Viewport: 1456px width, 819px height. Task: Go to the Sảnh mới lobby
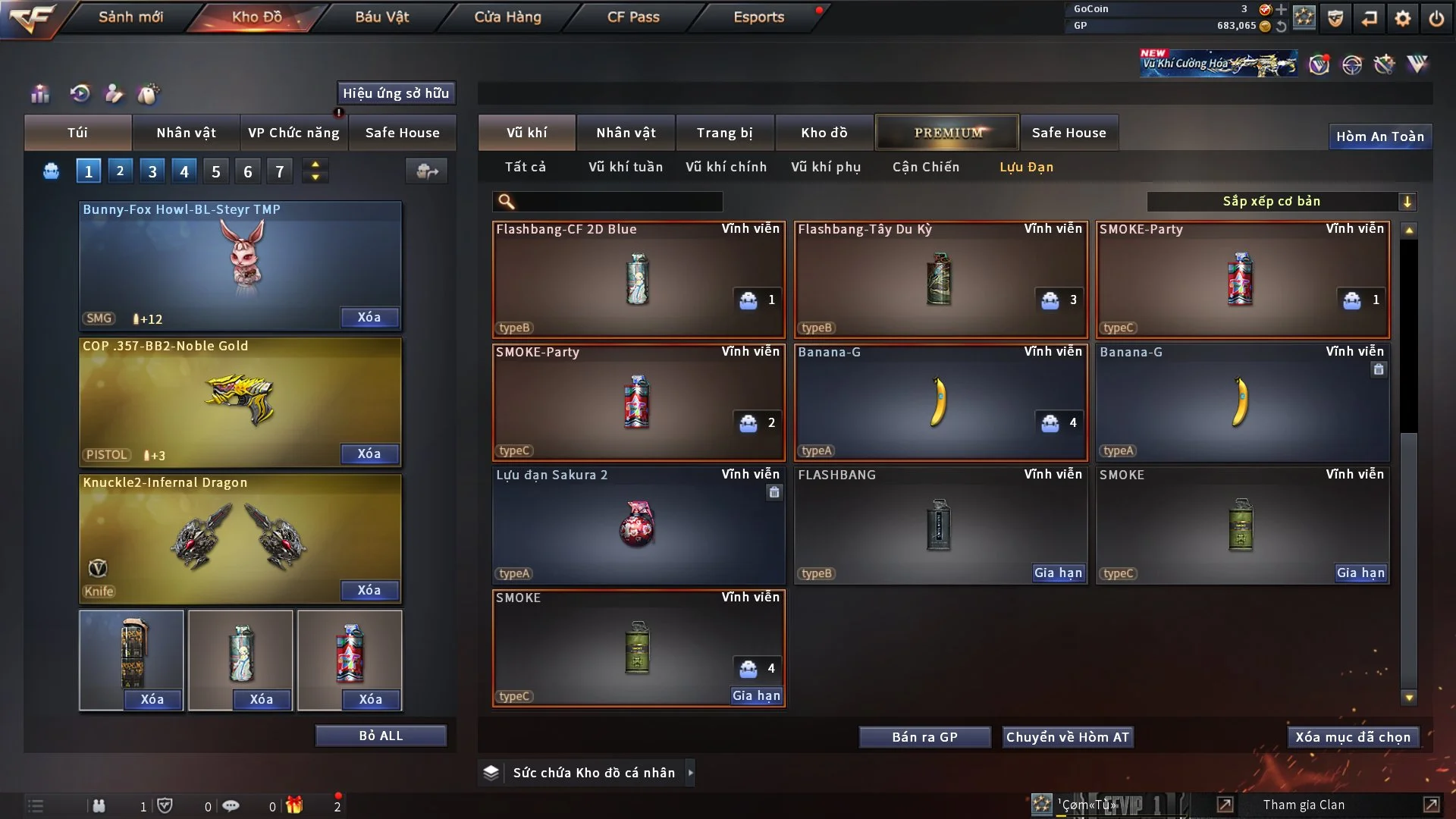(x=130, y=17)
